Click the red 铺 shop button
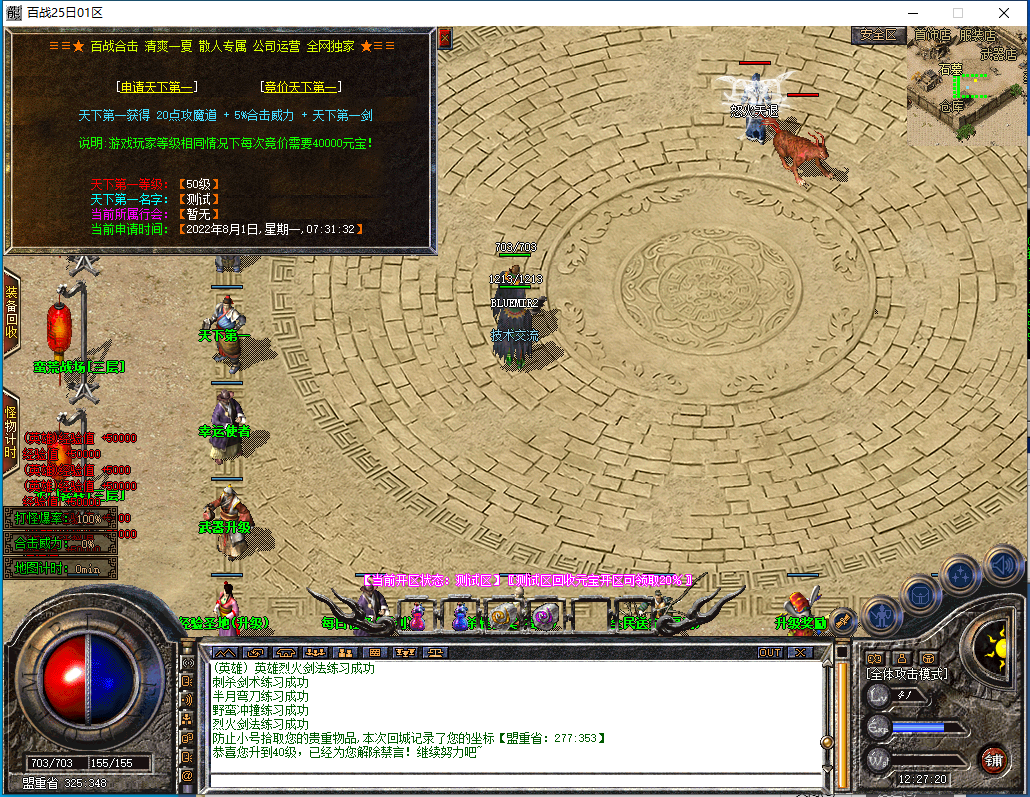This screenshot has height=797, width=1030. coord(993,760)
